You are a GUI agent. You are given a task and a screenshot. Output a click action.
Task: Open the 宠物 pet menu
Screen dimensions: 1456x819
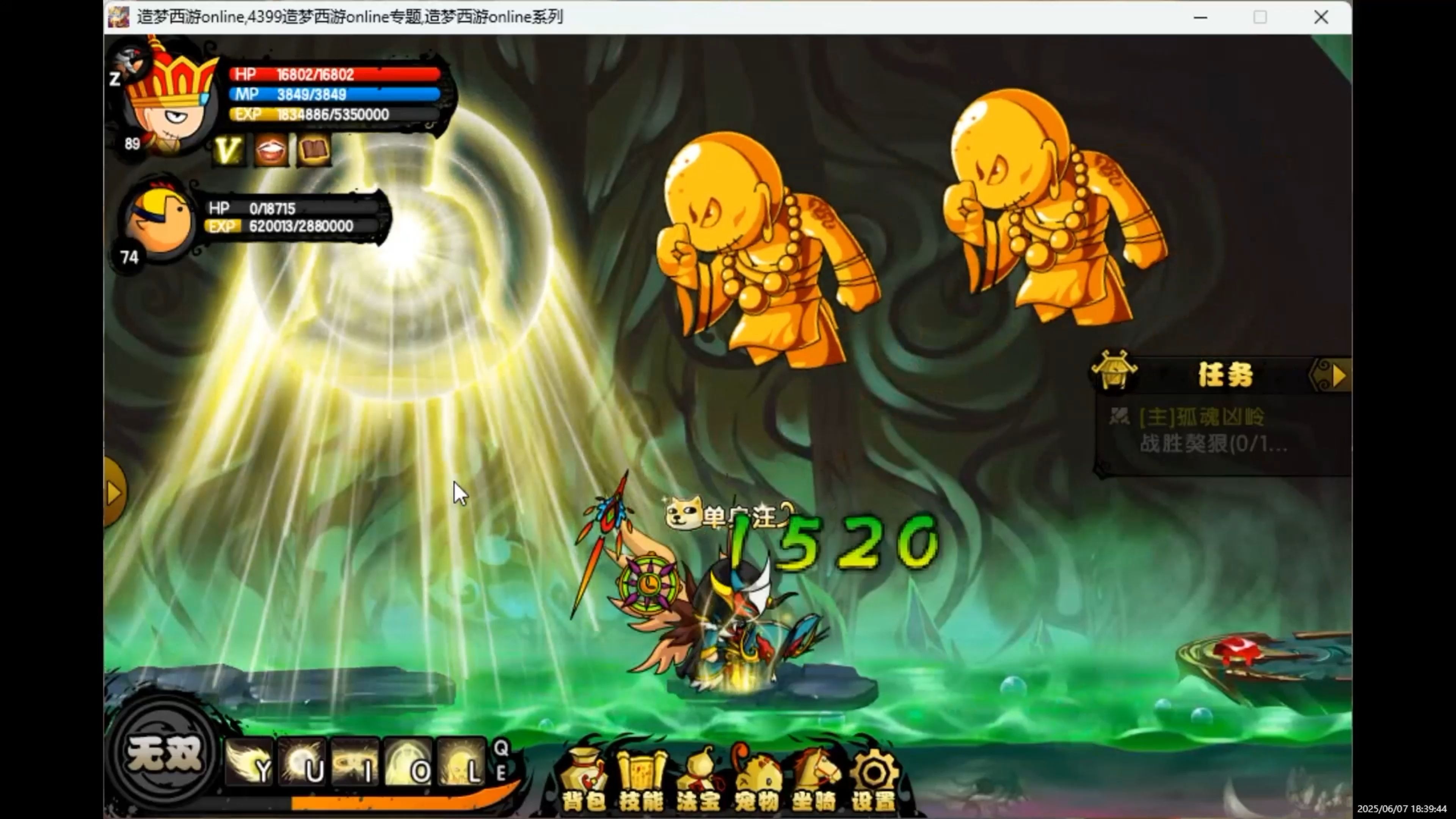757,778
